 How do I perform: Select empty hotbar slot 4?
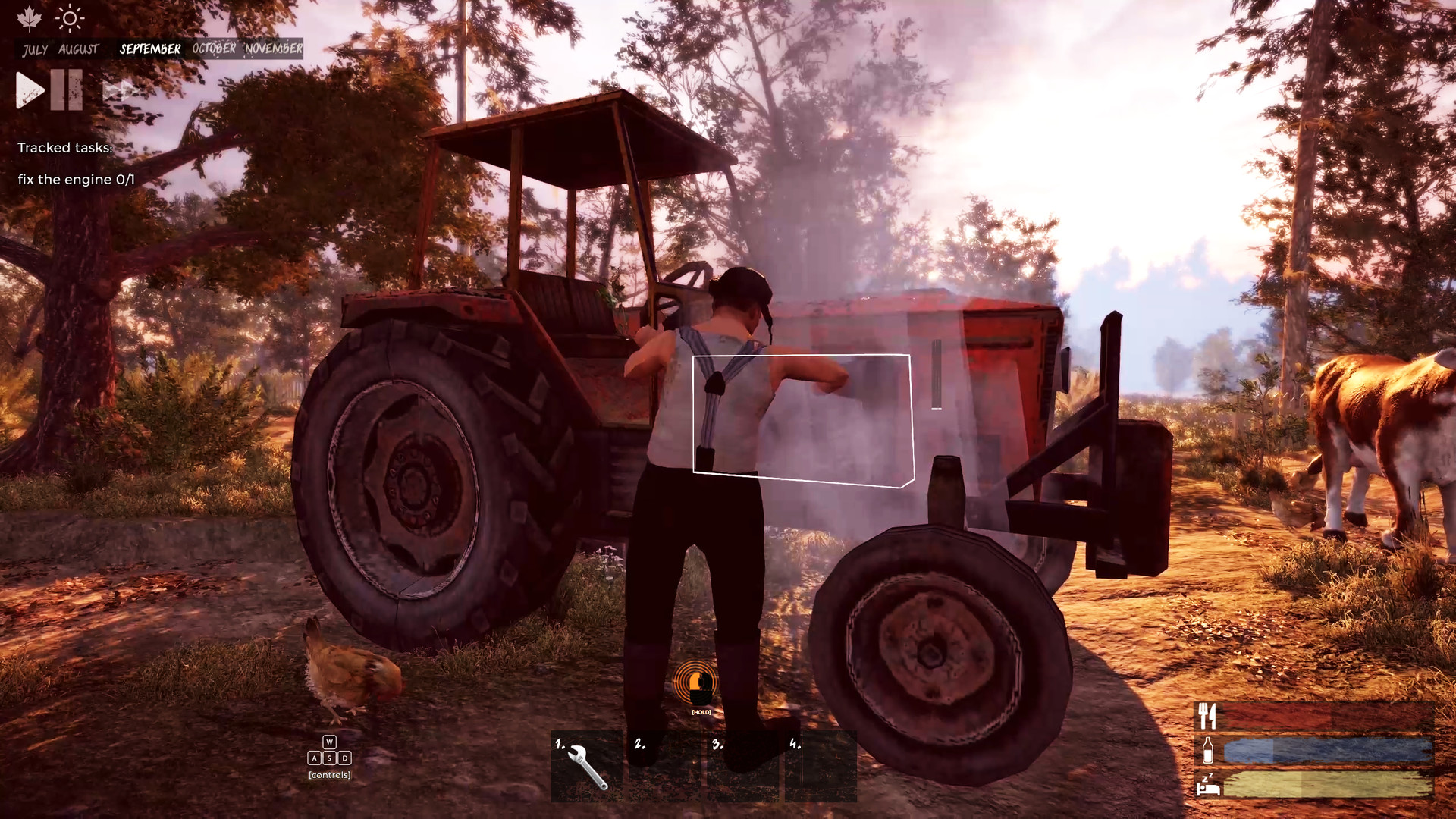[x=819, y=766]
